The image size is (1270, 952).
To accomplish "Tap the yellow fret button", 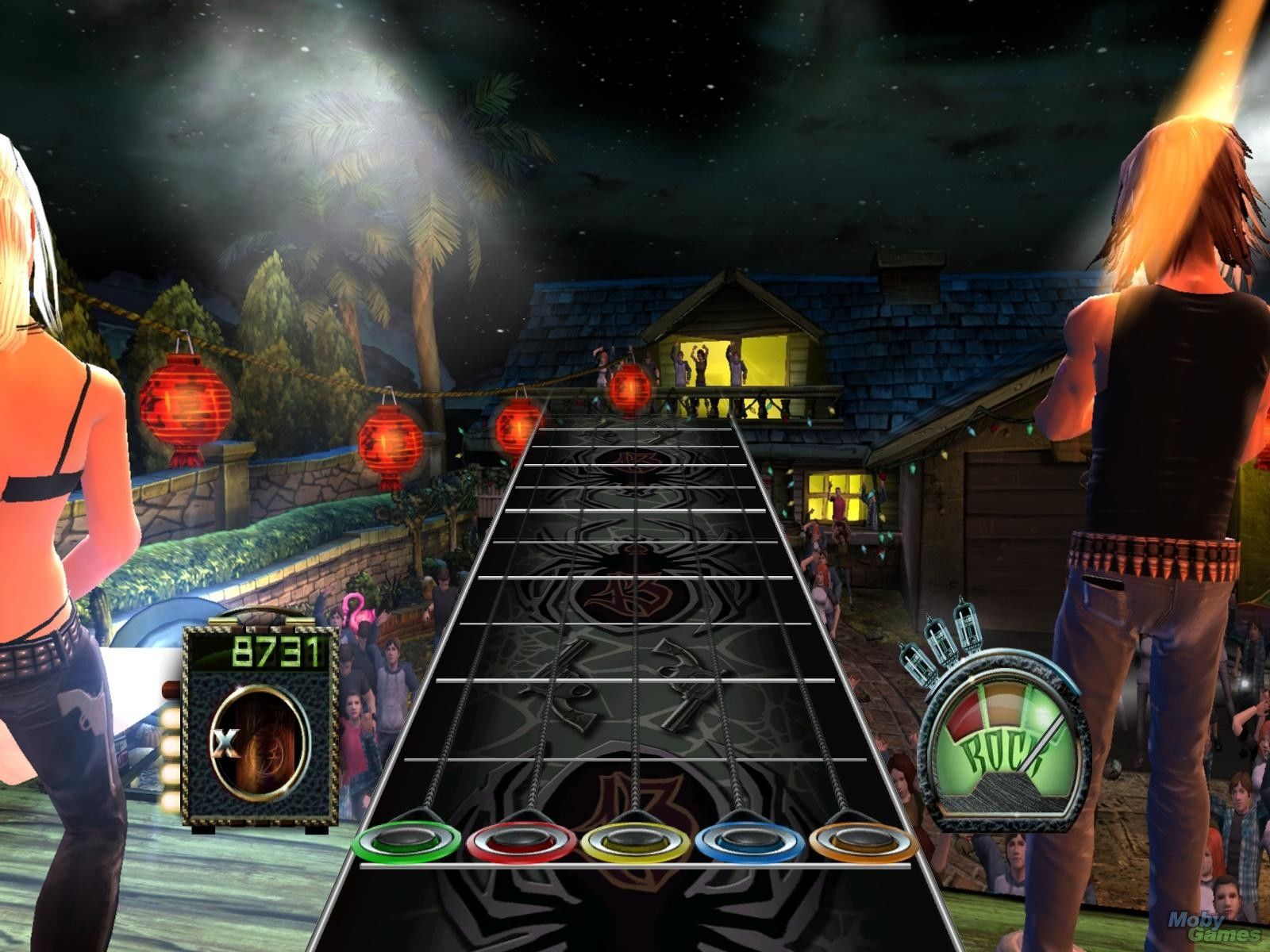I will pyautogui.click(x=635, y=841).
